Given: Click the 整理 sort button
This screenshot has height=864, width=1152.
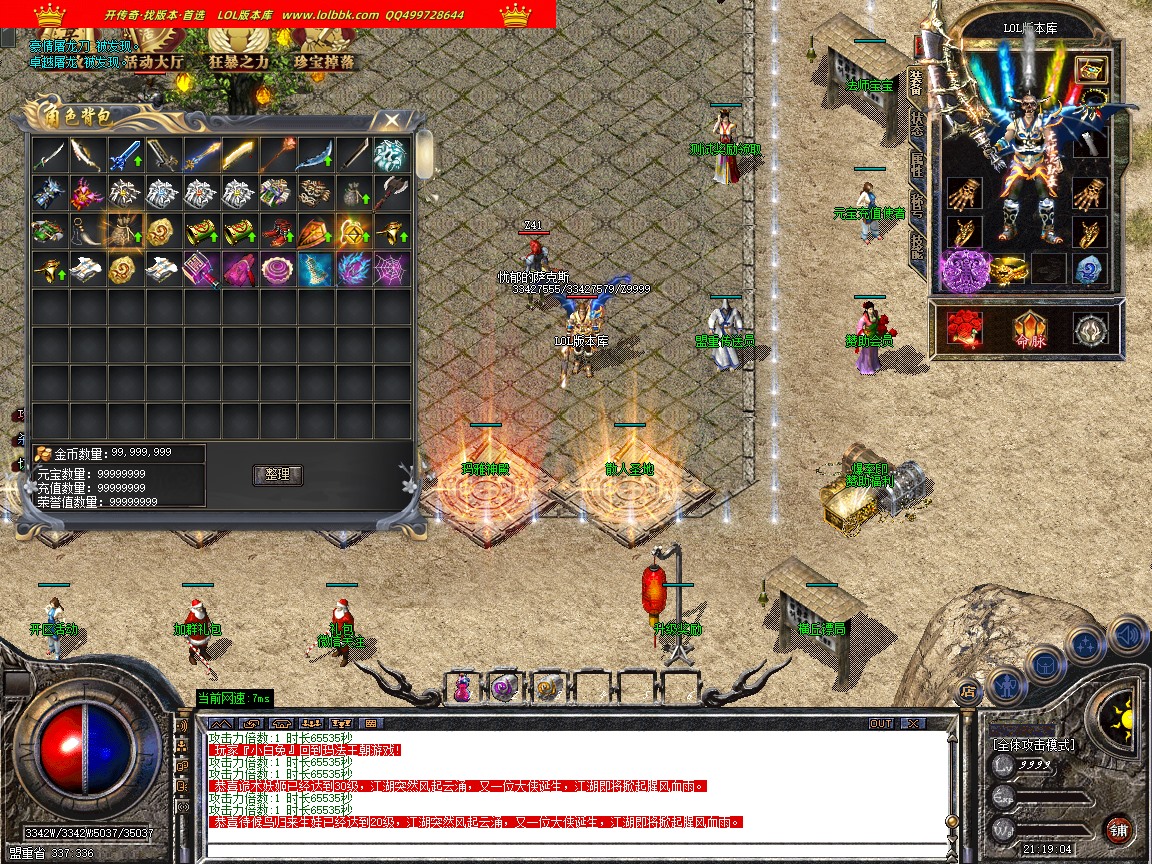Looking at the screenshot, I should pos(278,475).
